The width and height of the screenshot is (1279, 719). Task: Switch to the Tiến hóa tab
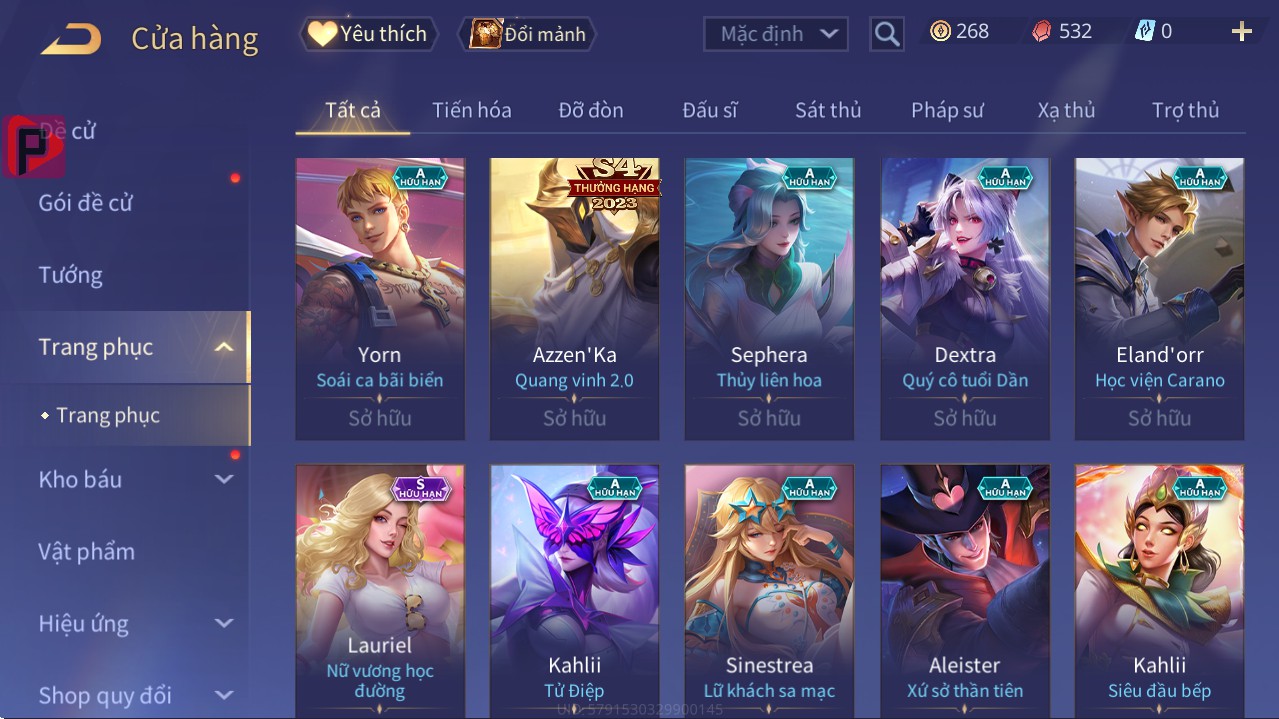coord(471,110)
